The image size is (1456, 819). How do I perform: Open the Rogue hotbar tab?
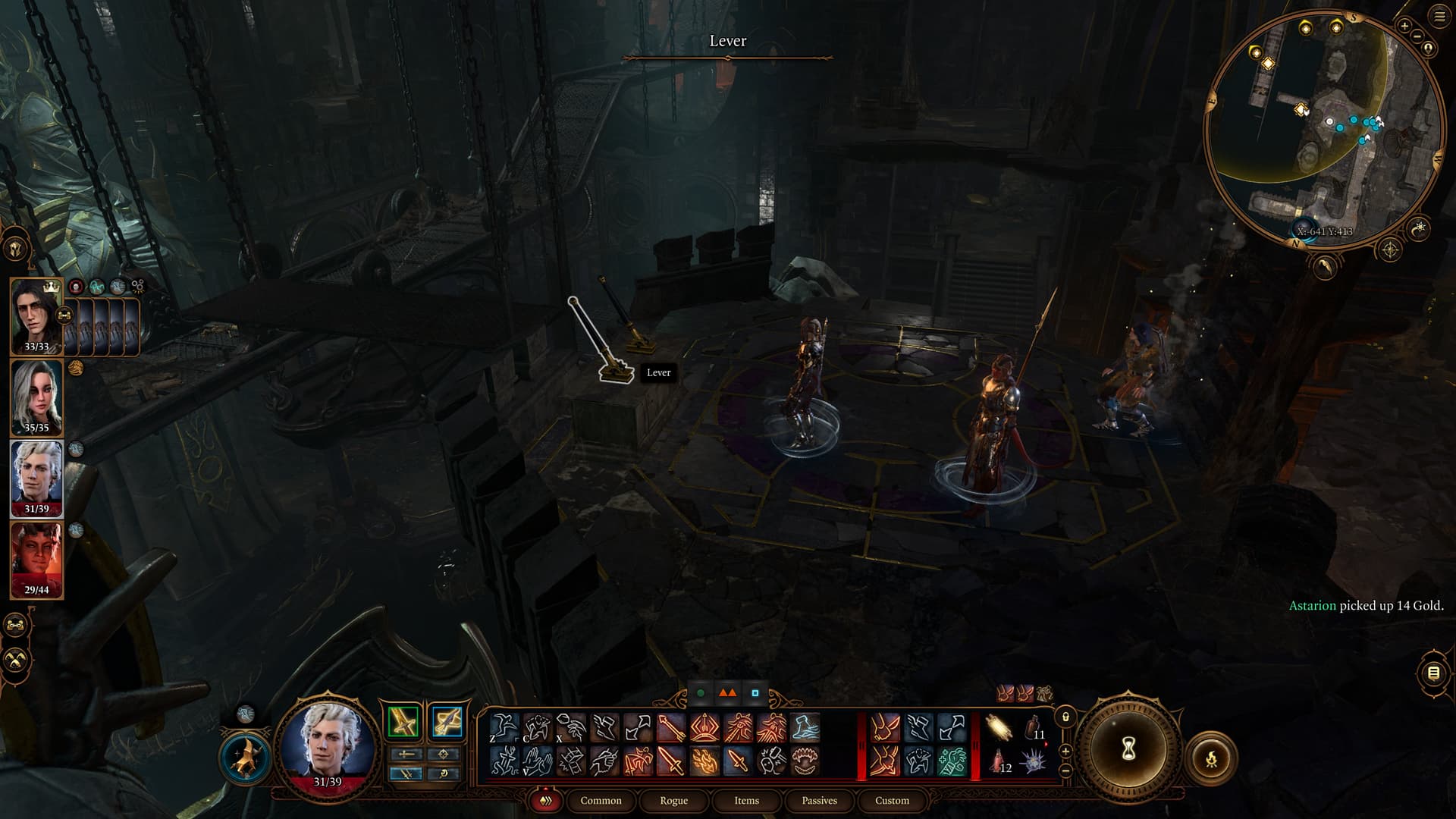(673, 800)
